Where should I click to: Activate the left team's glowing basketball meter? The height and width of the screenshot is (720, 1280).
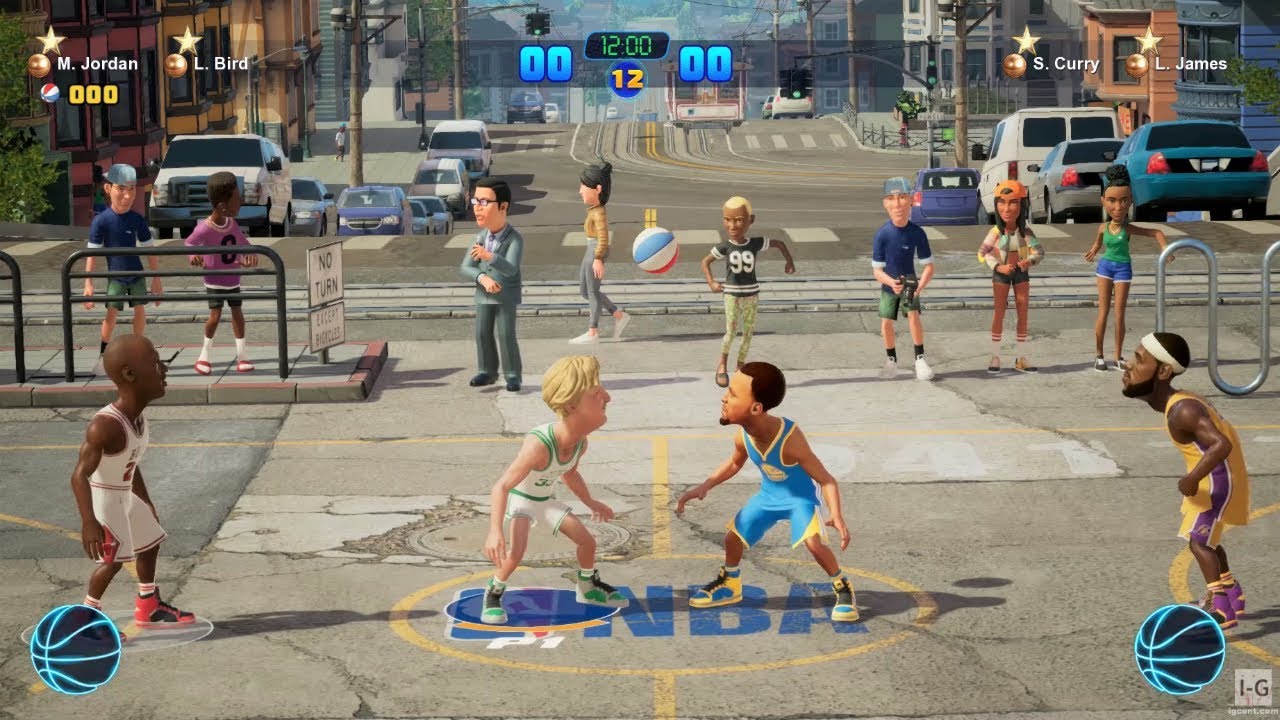click(75, 649)
